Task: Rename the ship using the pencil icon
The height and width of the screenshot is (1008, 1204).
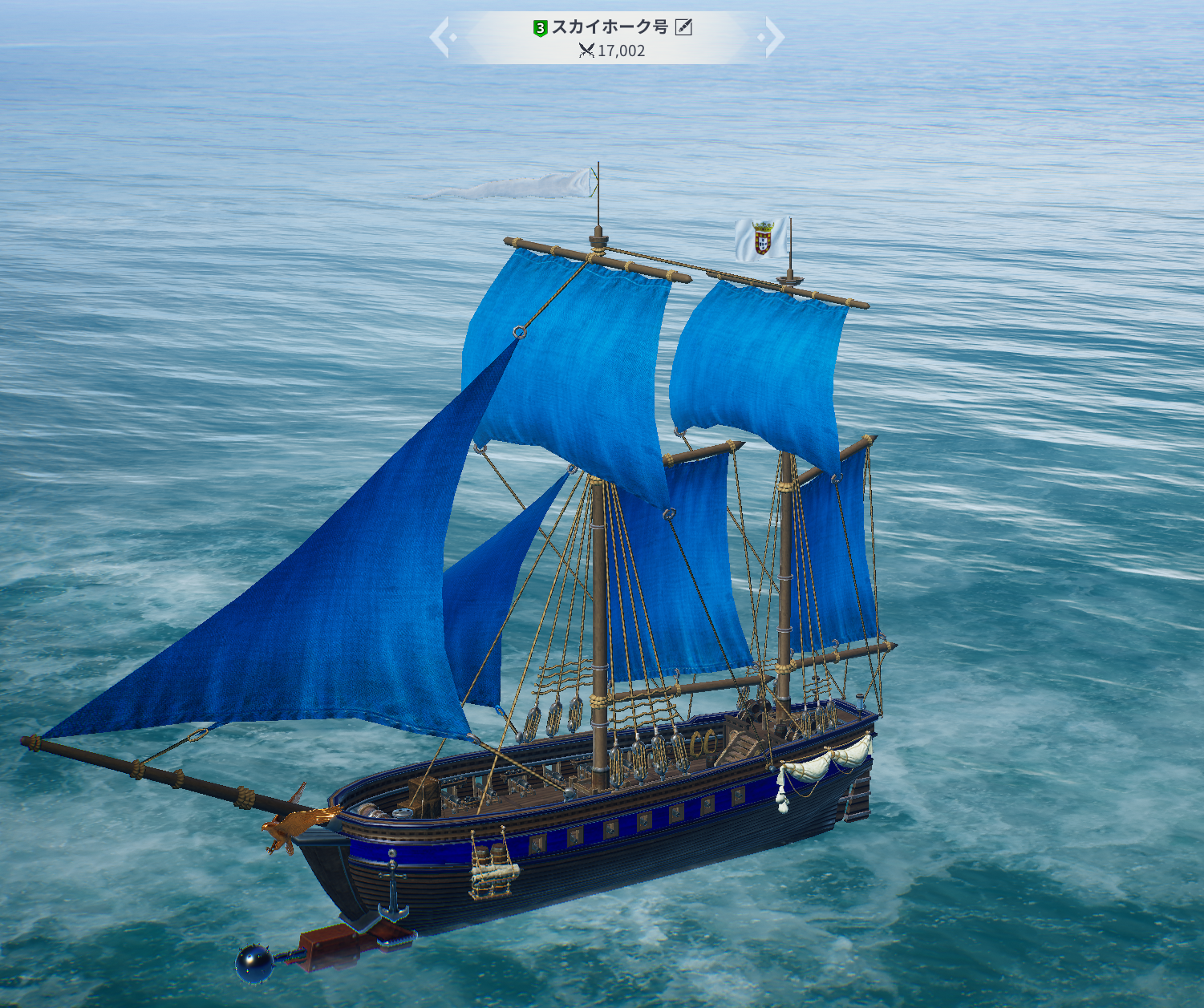Action: (x=683, y=27)
